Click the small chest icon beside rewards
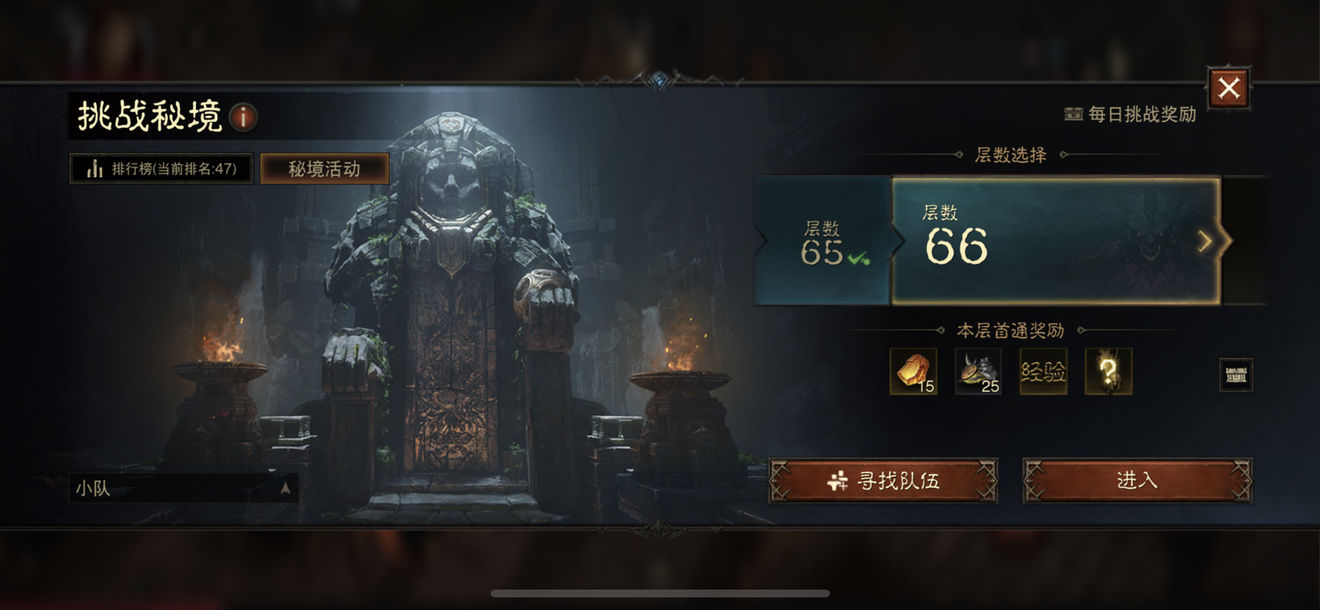The image size is (1320, 610). [x=1236, y=375]
